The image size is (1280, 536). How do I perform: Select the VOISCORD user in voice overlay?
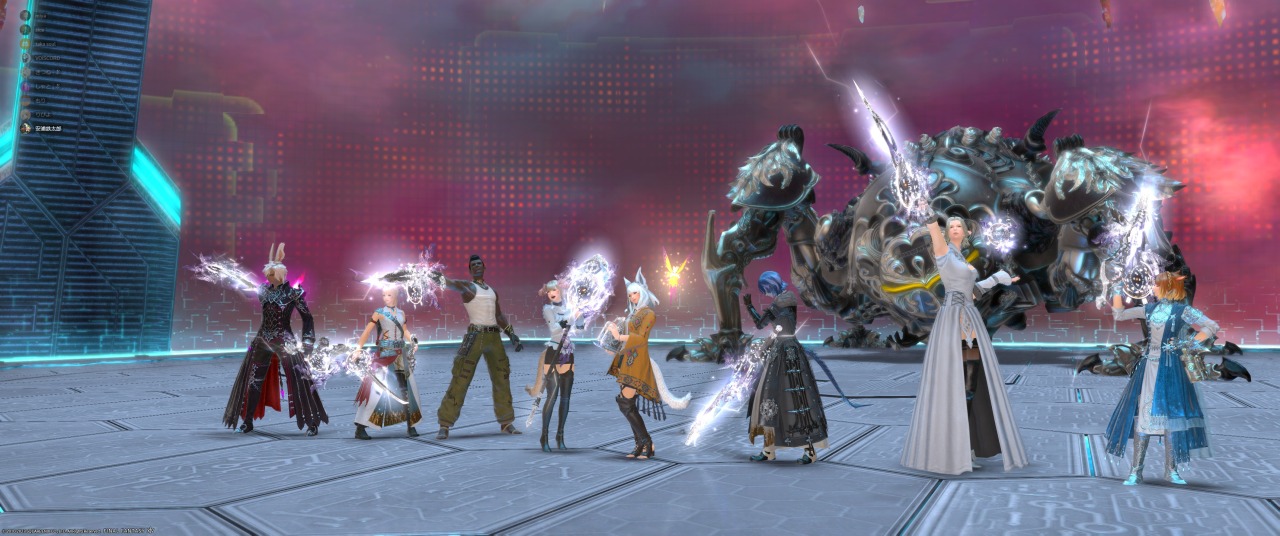pyautogui.click(x=48, y=58)
